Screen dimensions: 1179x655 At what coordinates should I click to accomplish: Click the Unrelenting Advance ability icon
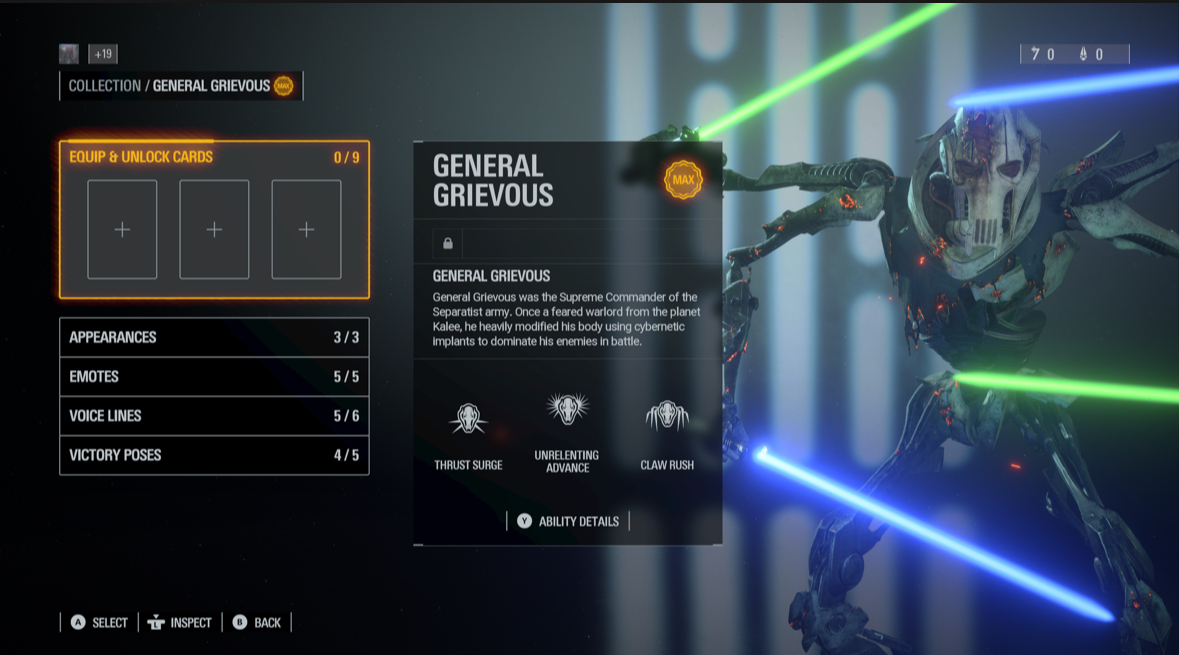click(567, 409)
